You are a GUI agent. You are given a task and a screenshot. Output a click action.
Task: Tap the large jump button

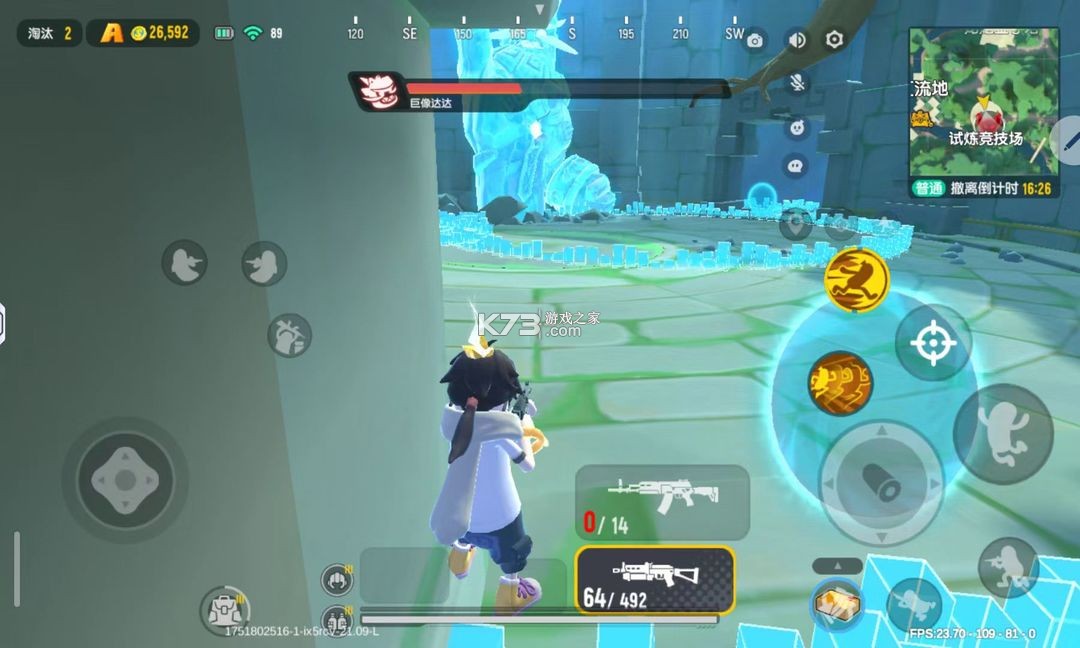[x=1002, y=433]
